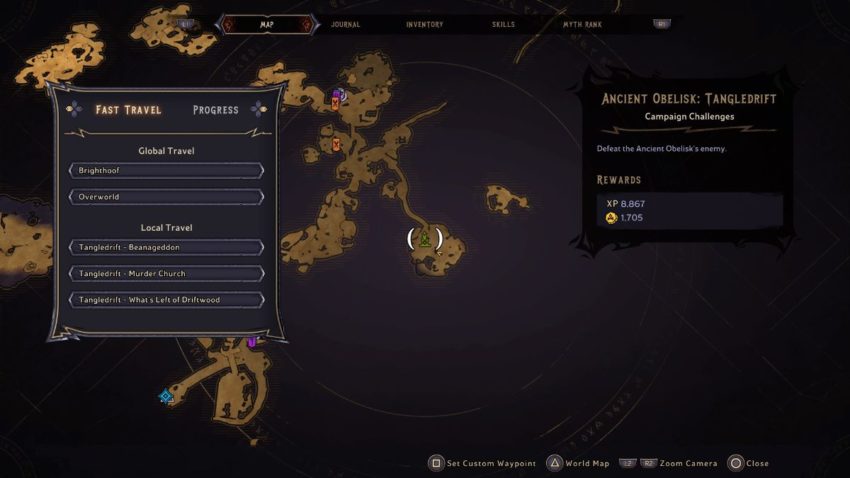850x478 pixels.
Task: Select the green Ancient Obelisk map marker
Action: click(x=425, y=239)
